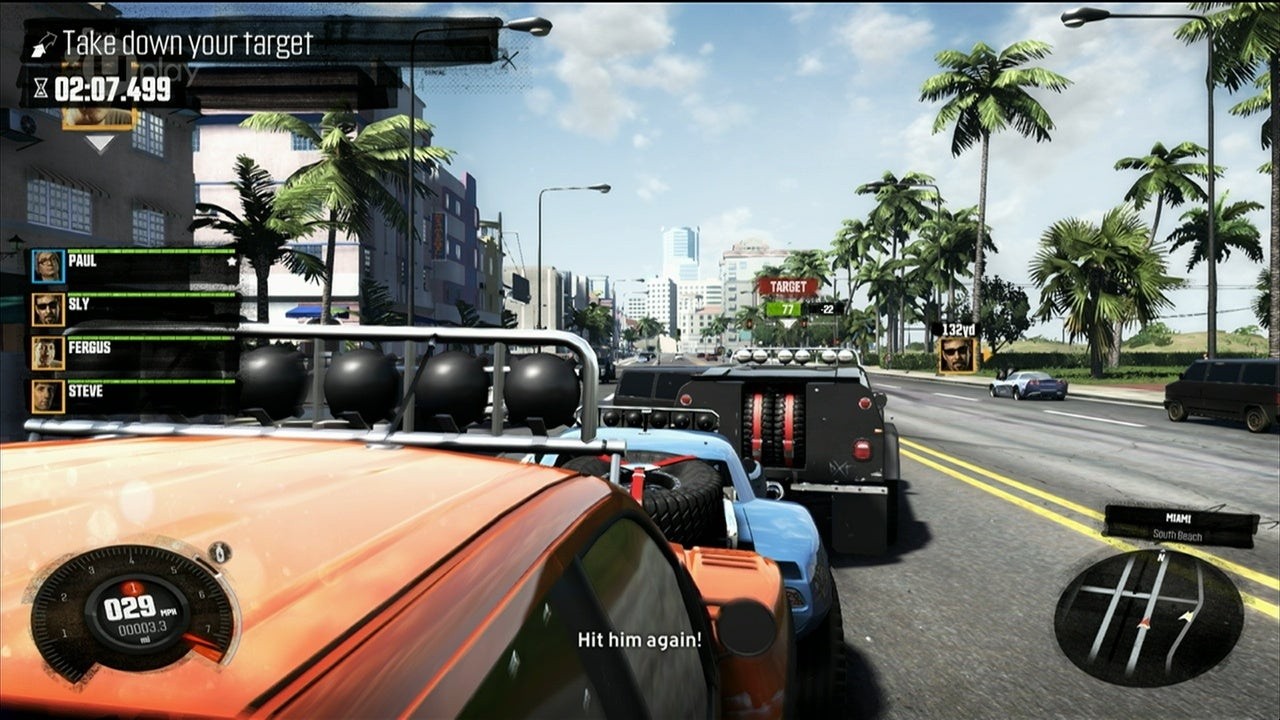1280x720 pixels.
Task: Choose Sly's row in the player list
Action: (x=134, y=308)
